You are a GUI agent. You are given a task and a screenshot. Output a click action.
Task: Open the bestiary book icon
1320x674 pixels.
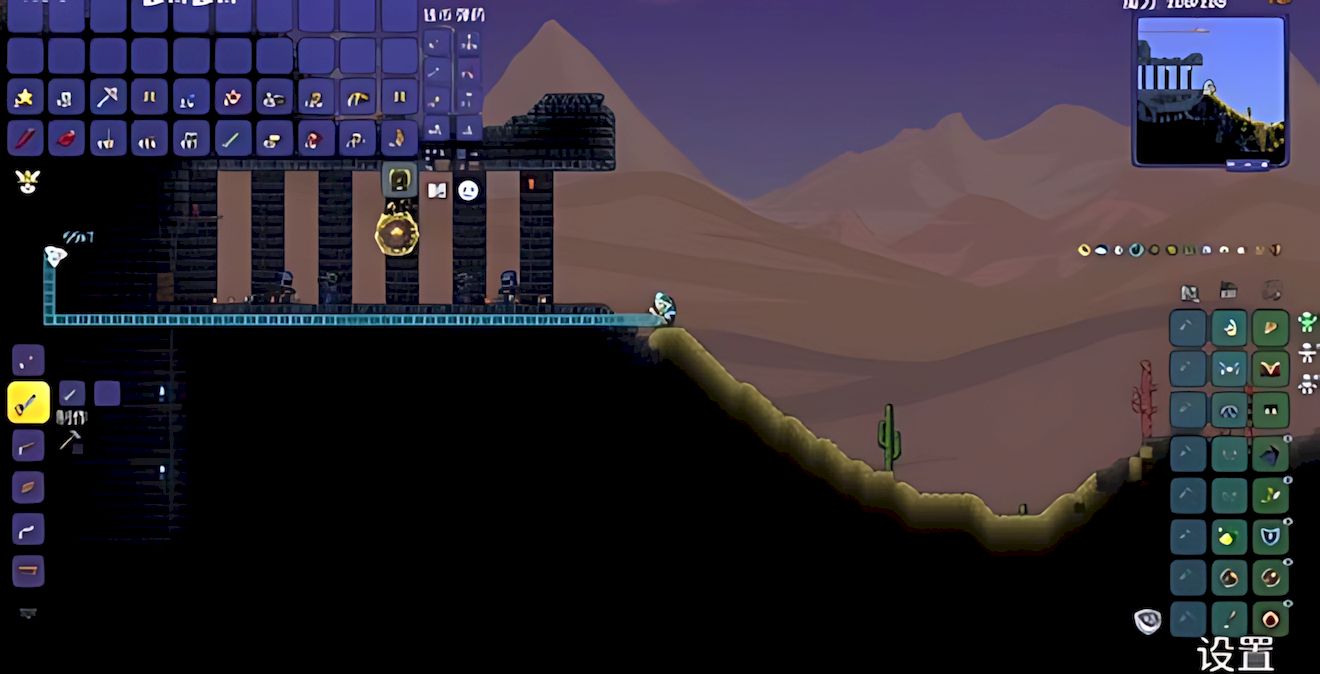pos(437,190)
